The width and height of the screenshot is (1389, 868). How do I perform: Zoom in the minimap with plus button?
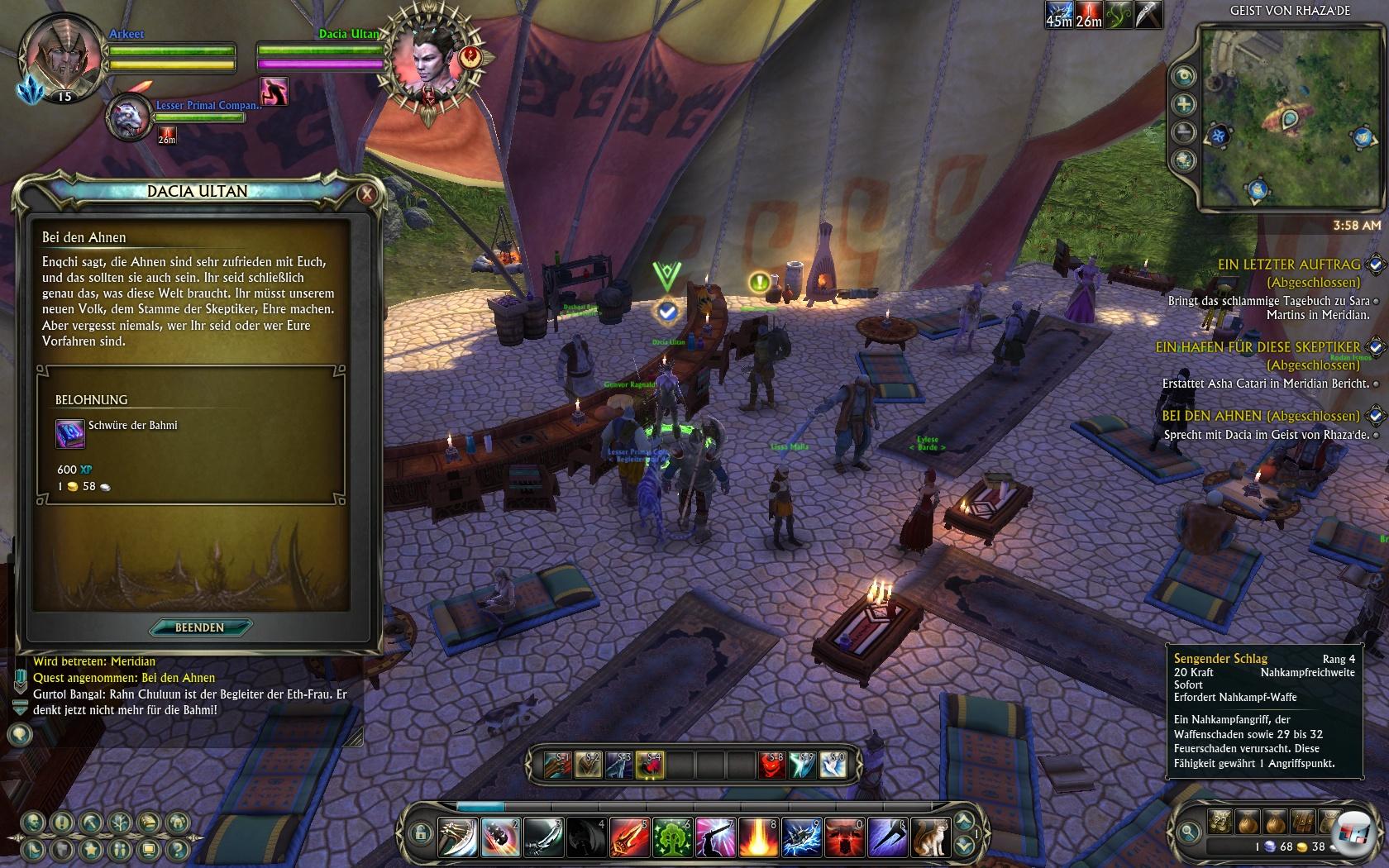[1184, 104]
